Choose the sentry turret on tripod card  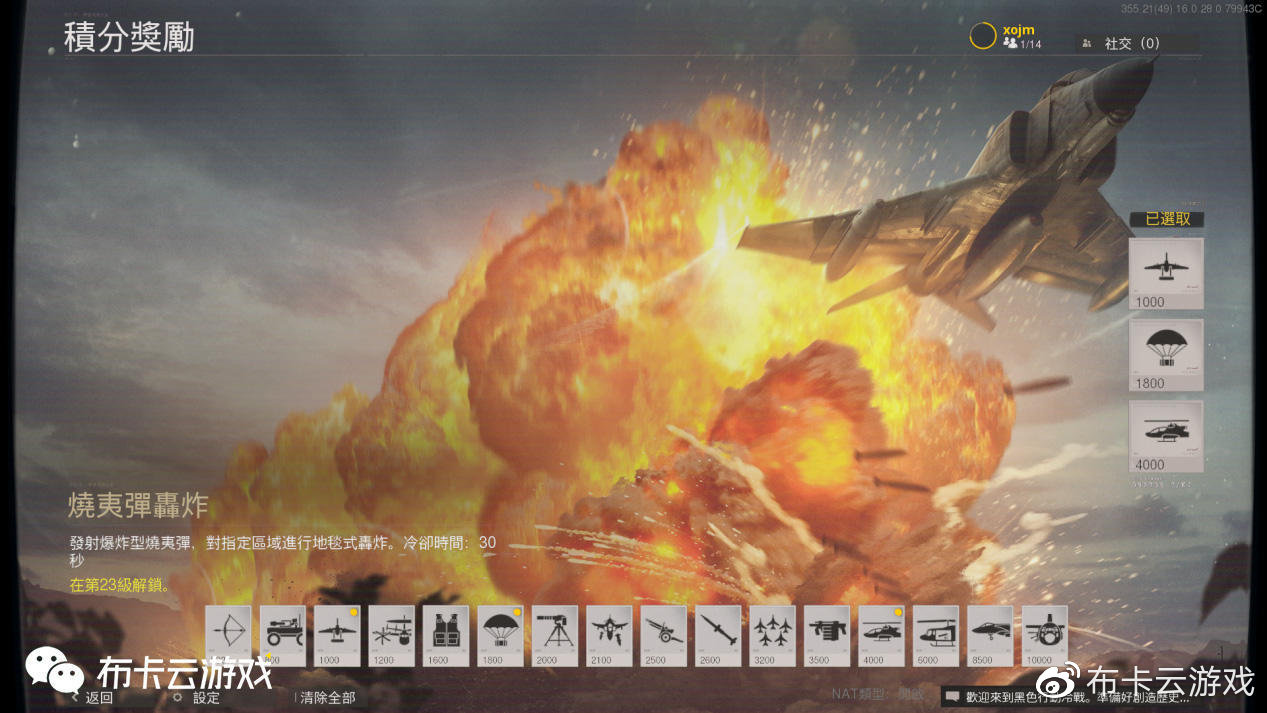click(554, 634)
